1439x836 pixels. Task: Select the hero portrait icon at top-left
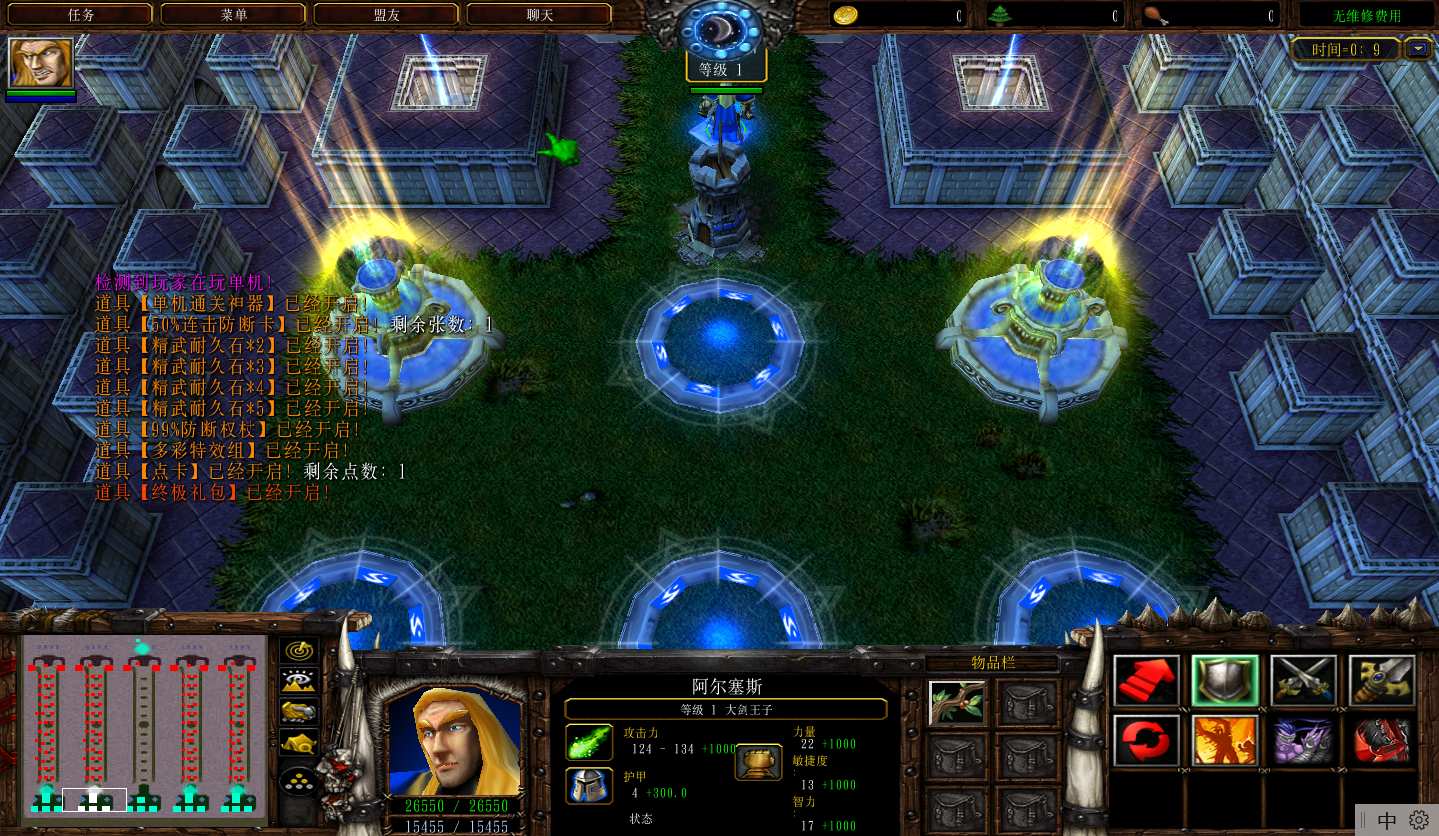click(41, 63)
